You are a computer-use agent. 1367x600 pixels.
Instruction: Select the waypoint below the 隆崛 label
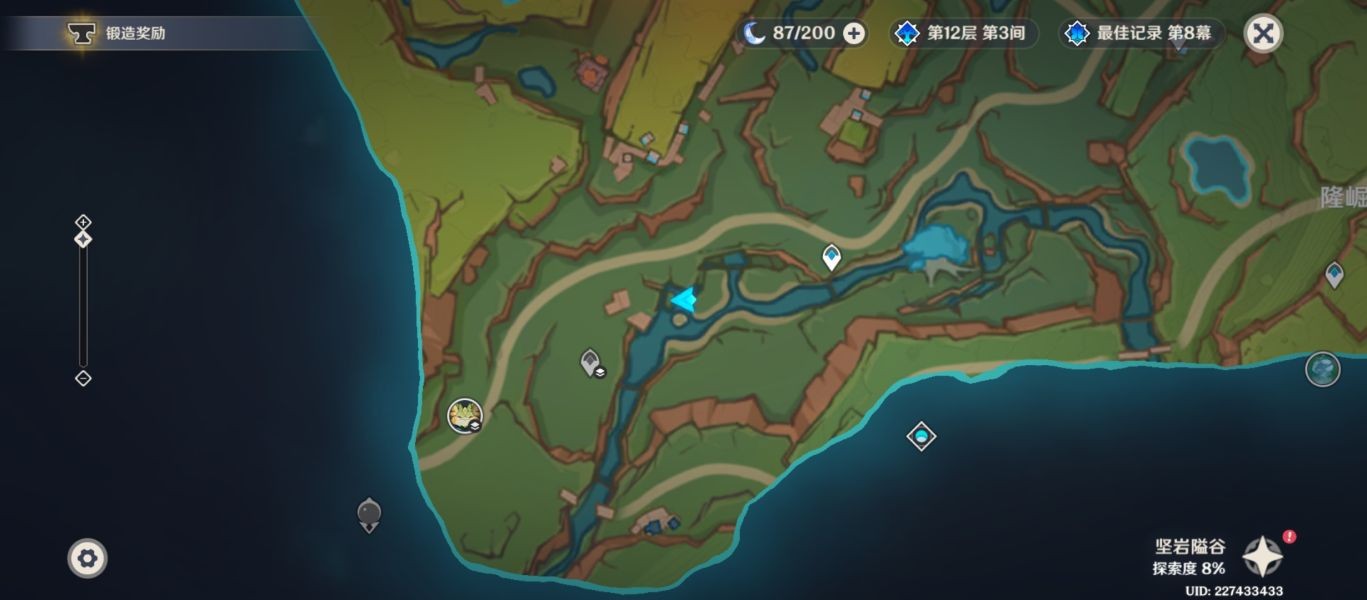pyautogui.click(x=1334, y=274)
